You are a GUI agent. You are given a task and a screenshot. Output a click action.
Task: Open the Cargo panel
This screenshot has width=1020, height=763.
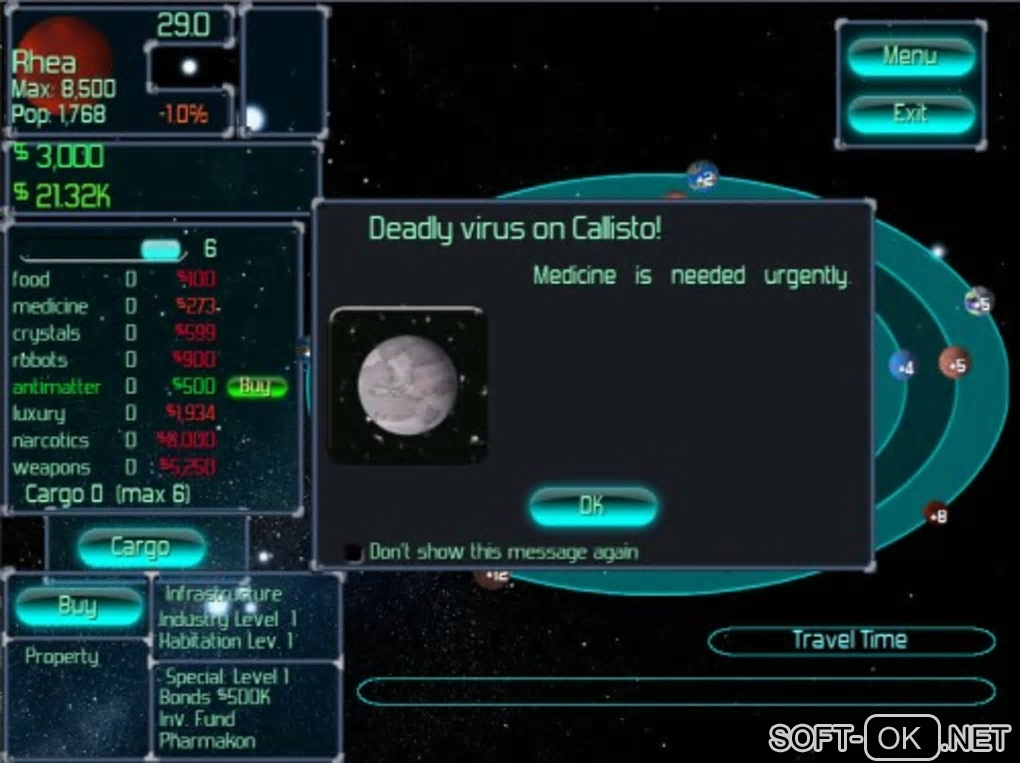click(x=140, y=547)
